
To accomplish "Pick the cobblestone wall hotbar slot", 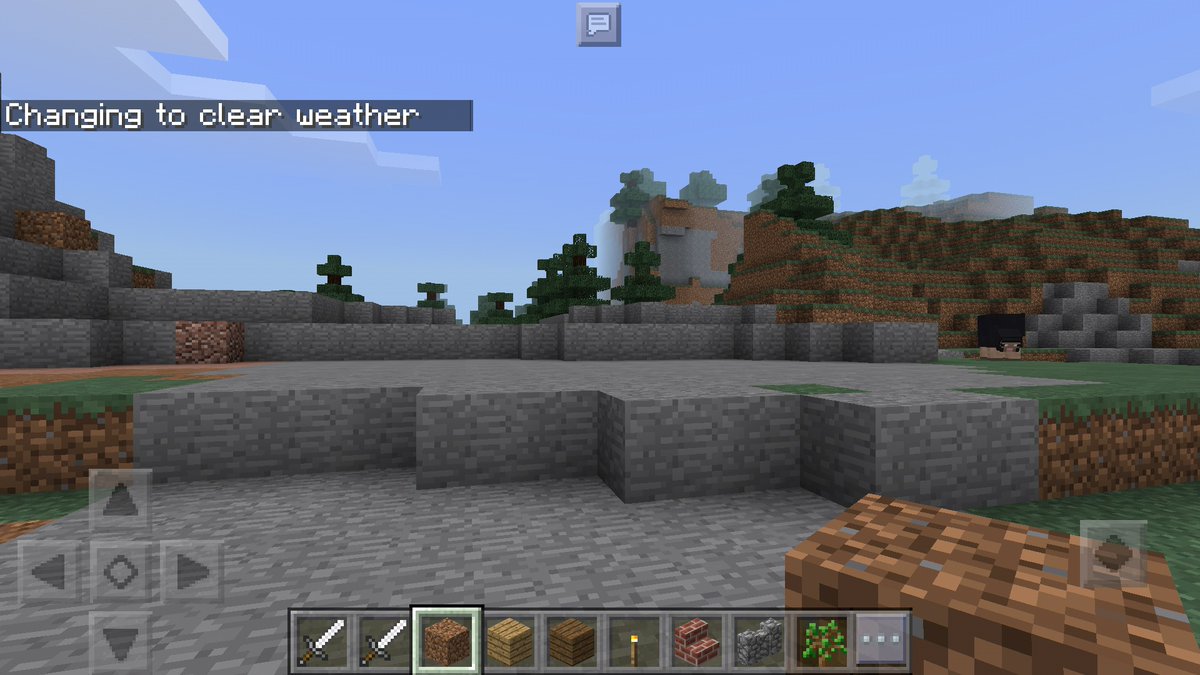I will click(x=758, y=641).
